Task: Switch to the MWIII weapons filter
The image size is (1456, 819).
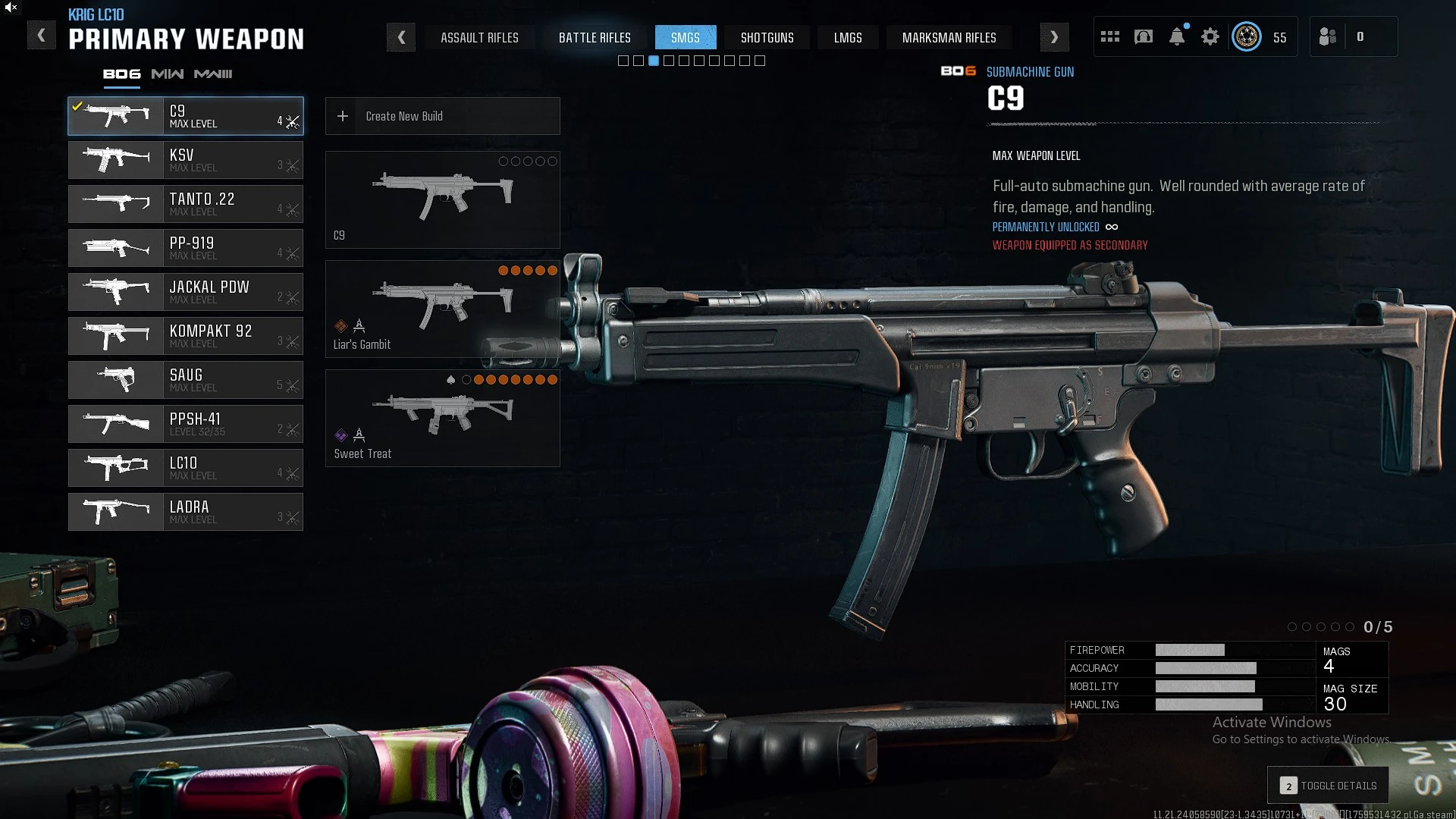Action: (x=213, y=74)
